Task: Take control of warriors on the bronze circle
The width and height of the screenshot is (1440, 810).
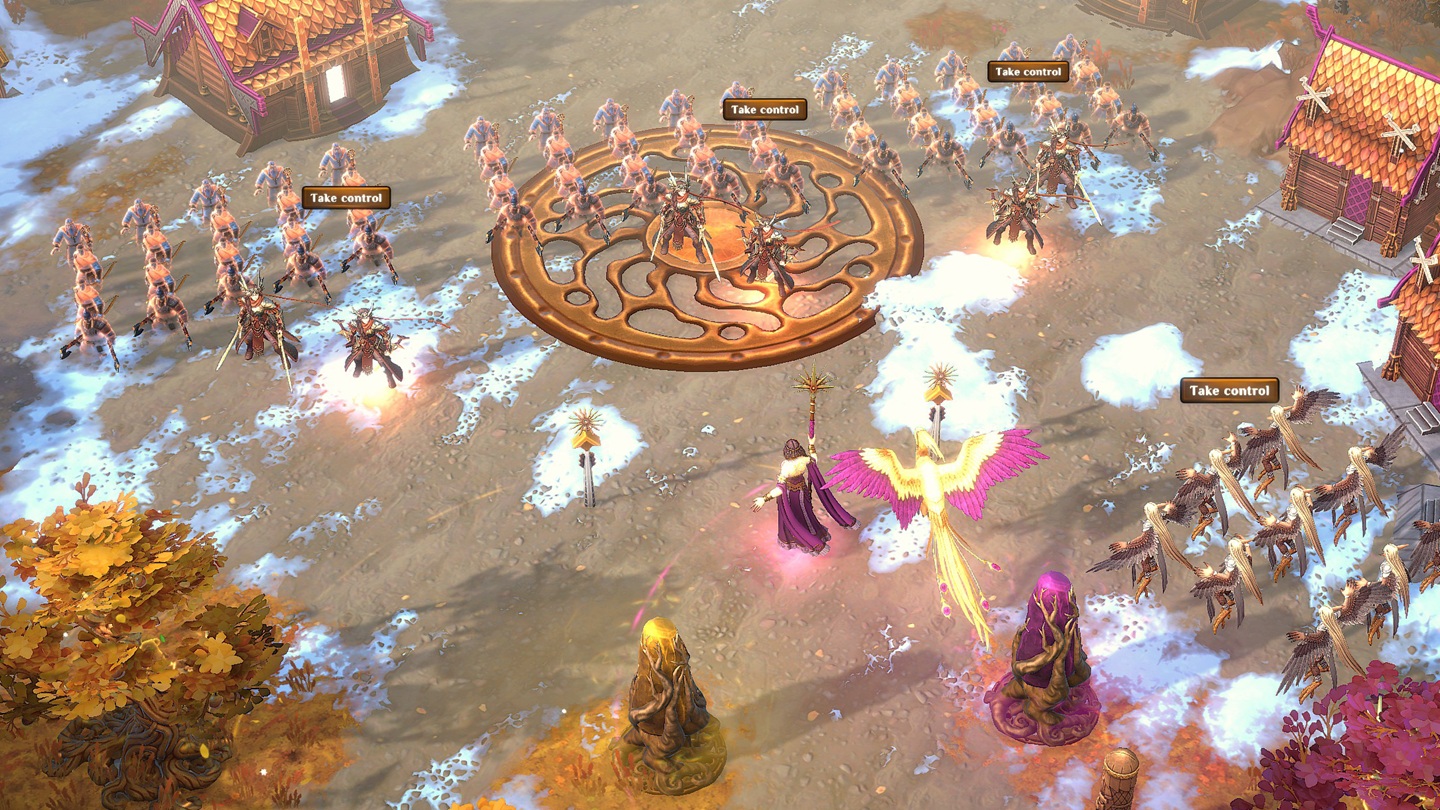Action: pyautogui.click(x=765, y=110)
